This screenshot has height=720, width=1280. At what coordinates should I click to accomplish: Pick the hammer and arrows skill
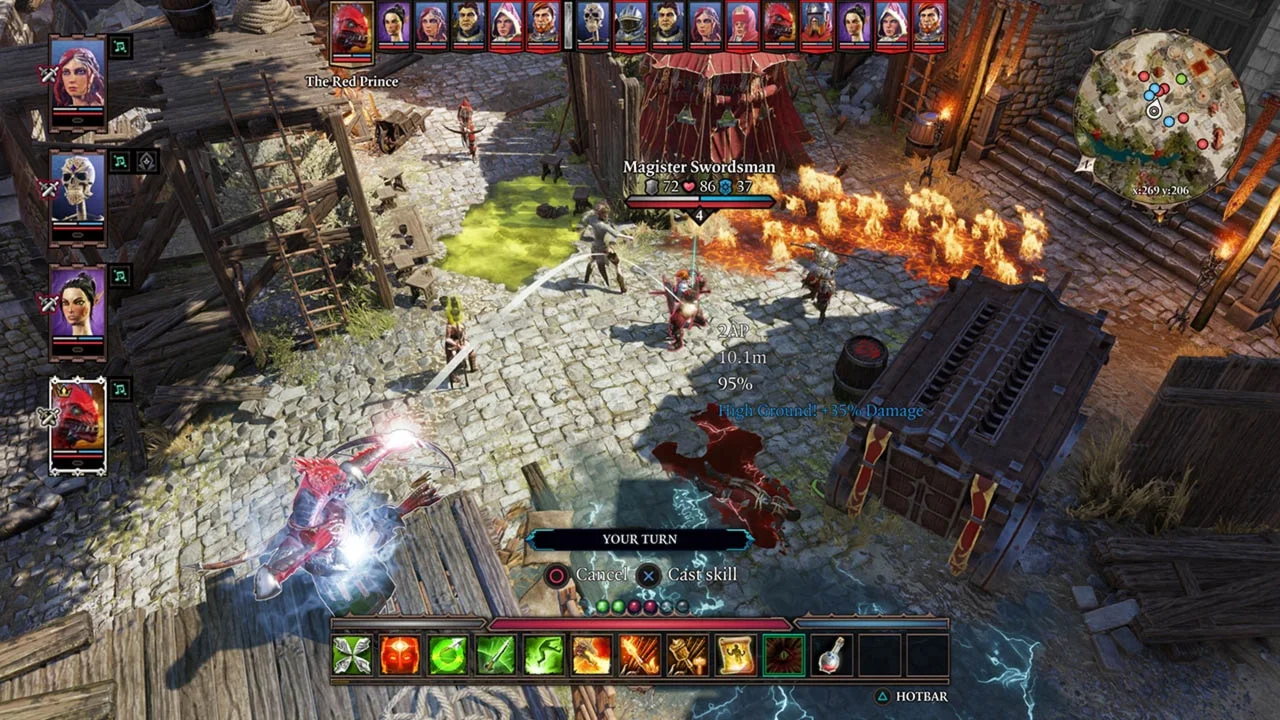pos(688,655)
